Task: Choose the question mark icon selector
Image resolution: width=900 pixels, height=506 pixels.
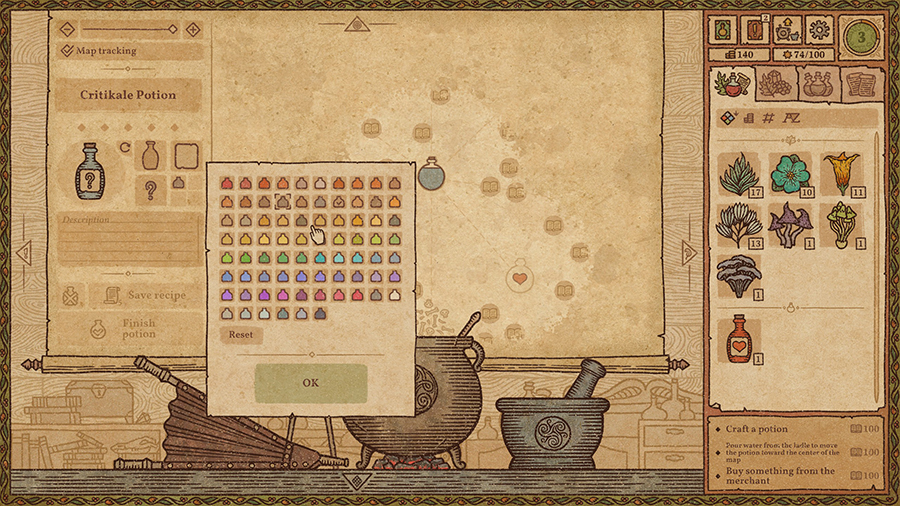Action: (151, 189)
